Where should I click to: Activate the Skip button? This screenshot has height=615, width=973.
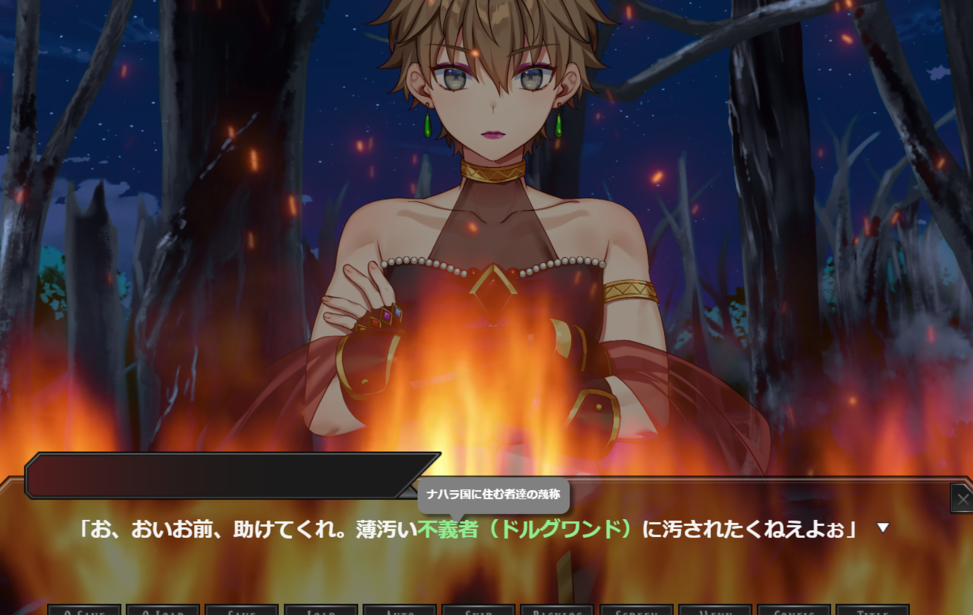coord(478,609)
